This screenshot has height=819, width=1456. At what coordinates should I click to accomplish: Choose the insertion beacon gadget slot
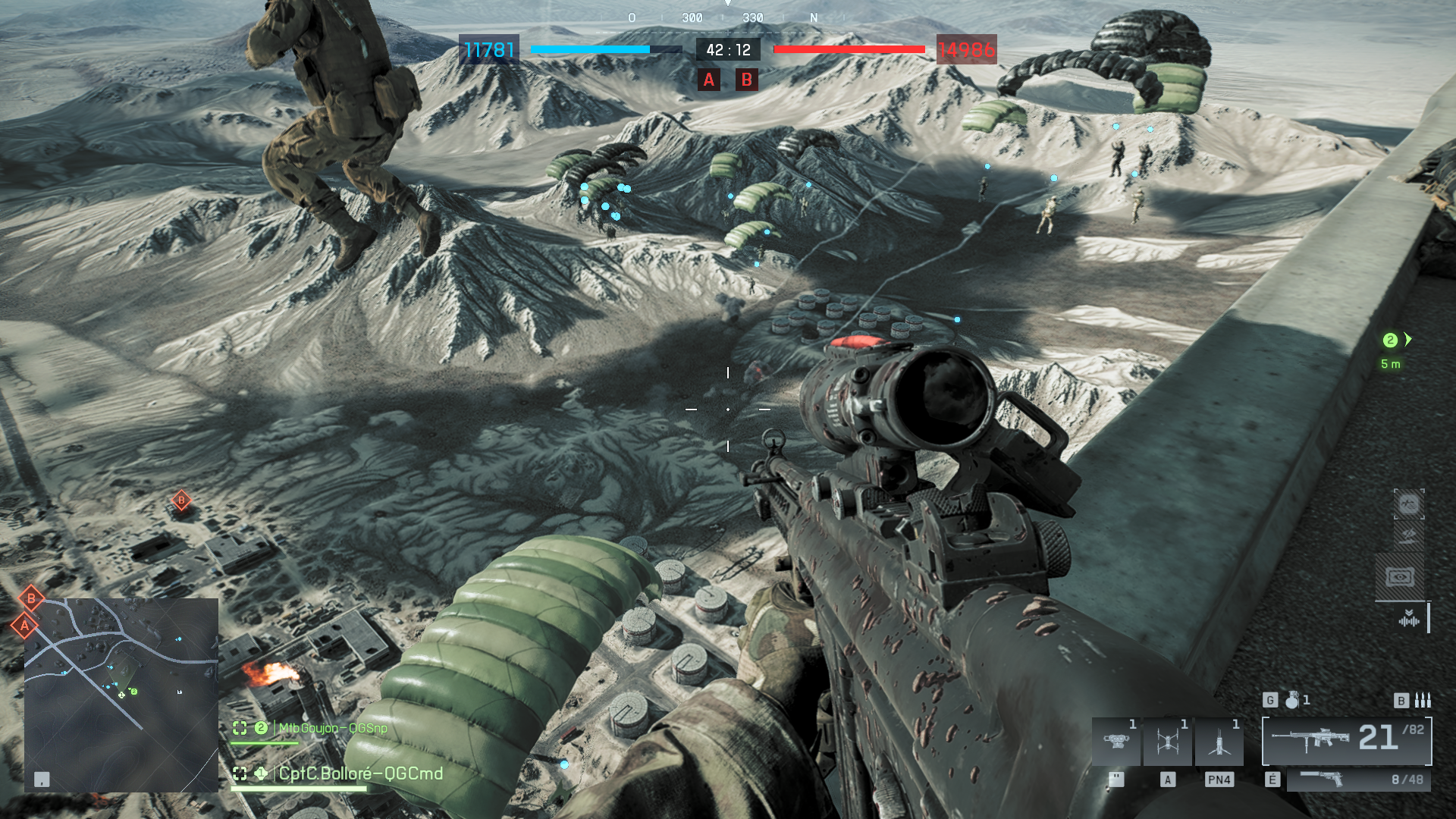tap(1219, 741)
